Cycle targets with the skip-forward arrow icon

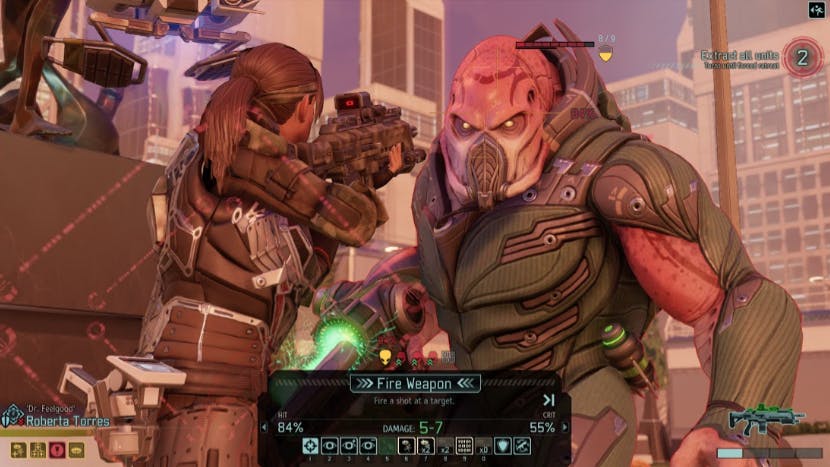549,401
